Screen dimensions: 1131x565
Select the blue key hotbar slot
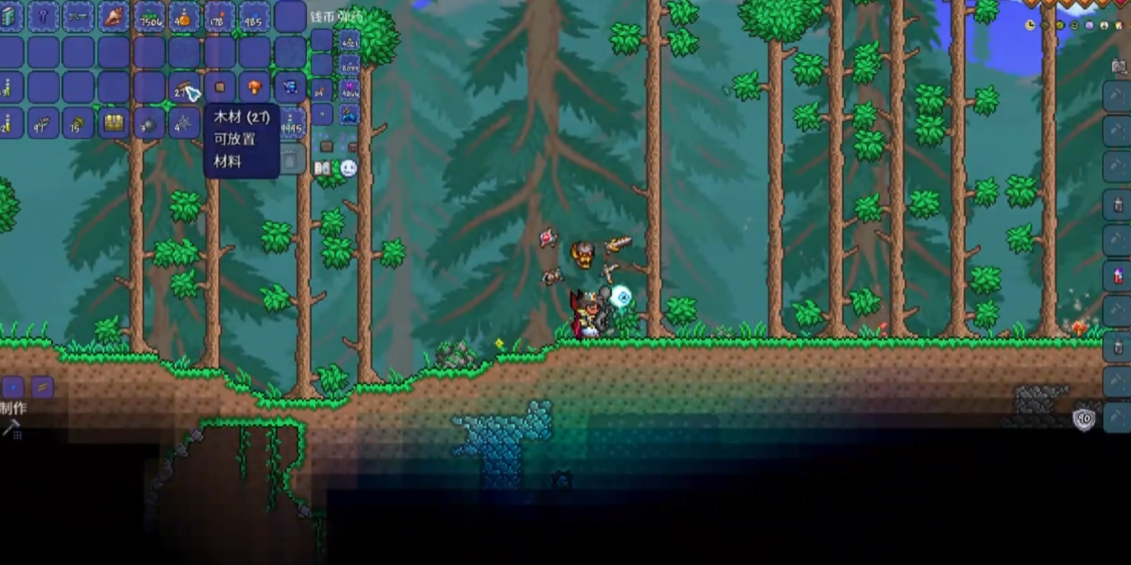44,16
